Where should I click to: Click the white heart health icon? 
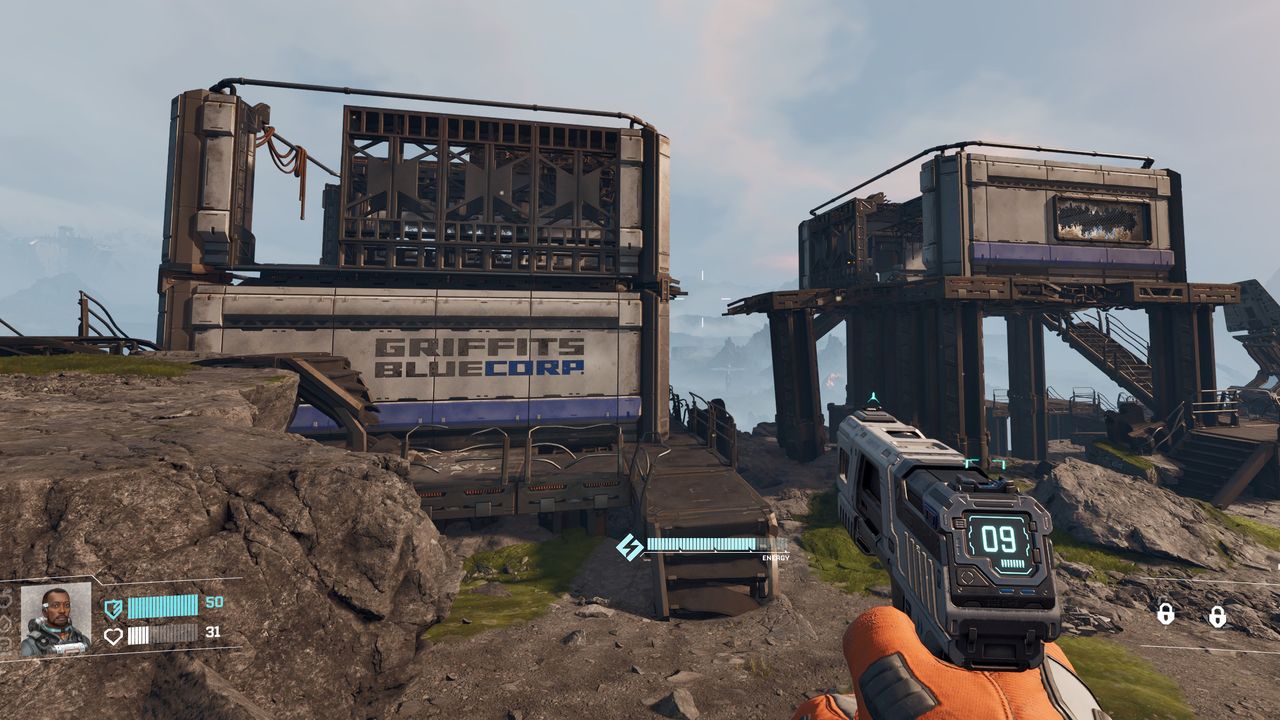pos(113,634)
